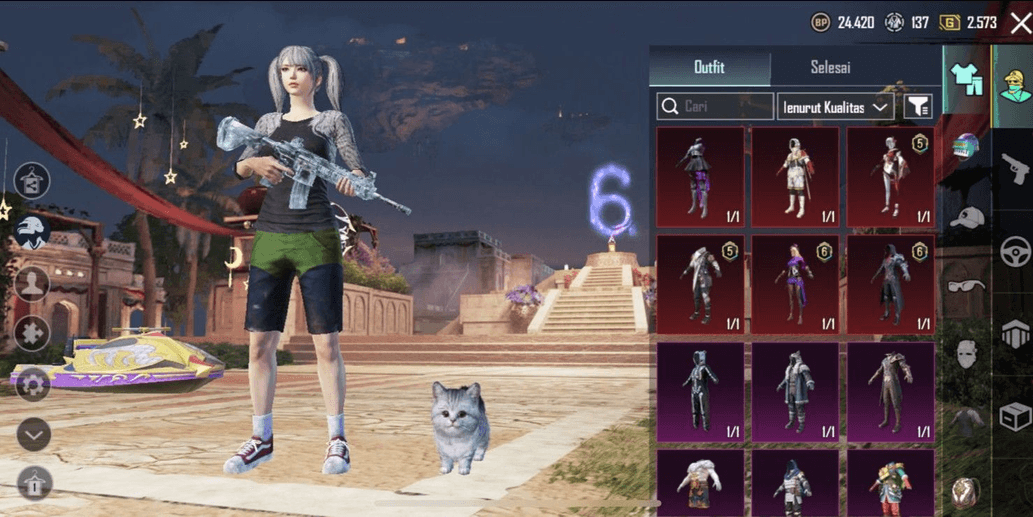The height and width of the screenshot is (517, 1033).
Task: Open the puzzle piece icon button
Action: (32, 333)
